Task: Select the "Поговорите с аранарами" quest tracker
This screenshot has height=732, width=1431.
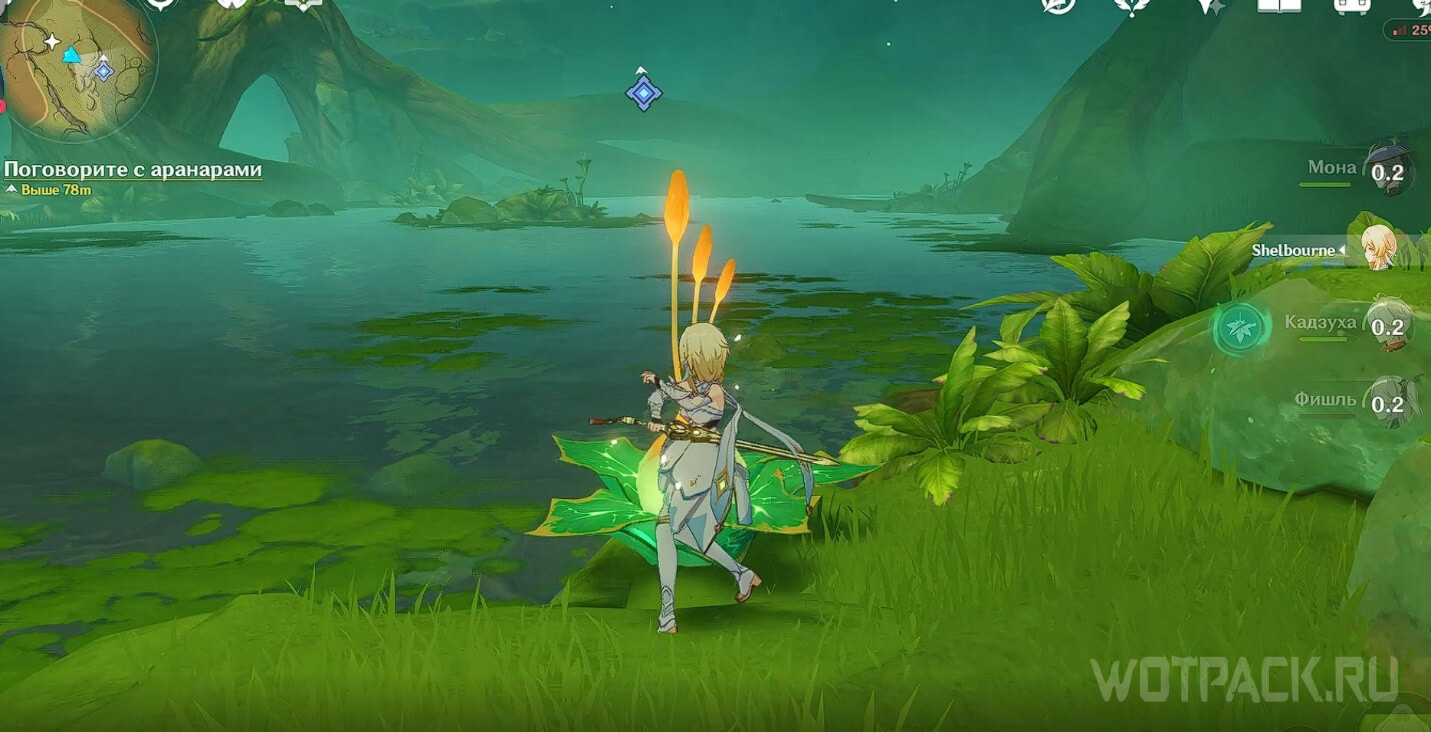Action: click(x=133, y=170)
